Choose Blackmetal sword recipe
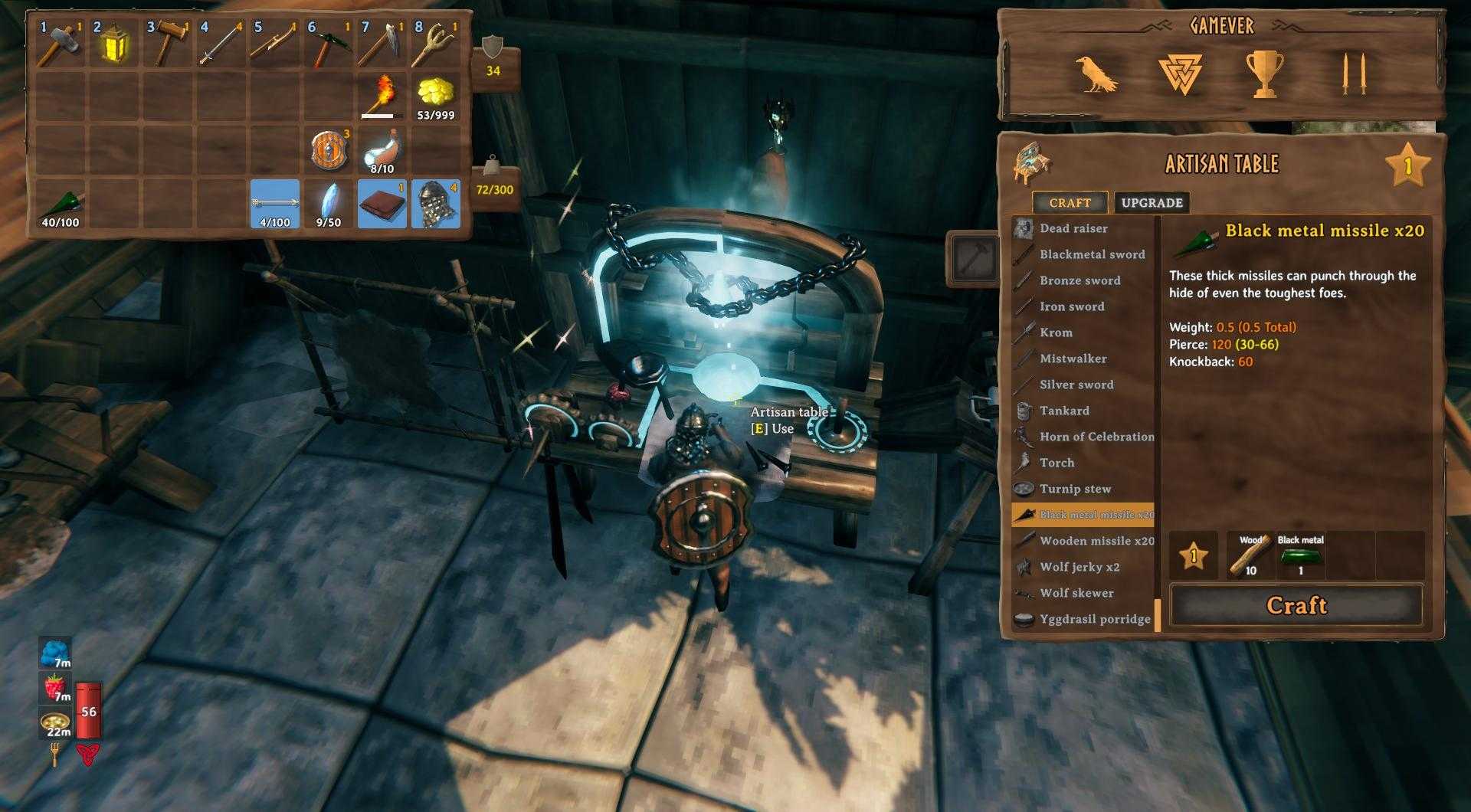1471x812 pixels. (x=1091, y=254)
